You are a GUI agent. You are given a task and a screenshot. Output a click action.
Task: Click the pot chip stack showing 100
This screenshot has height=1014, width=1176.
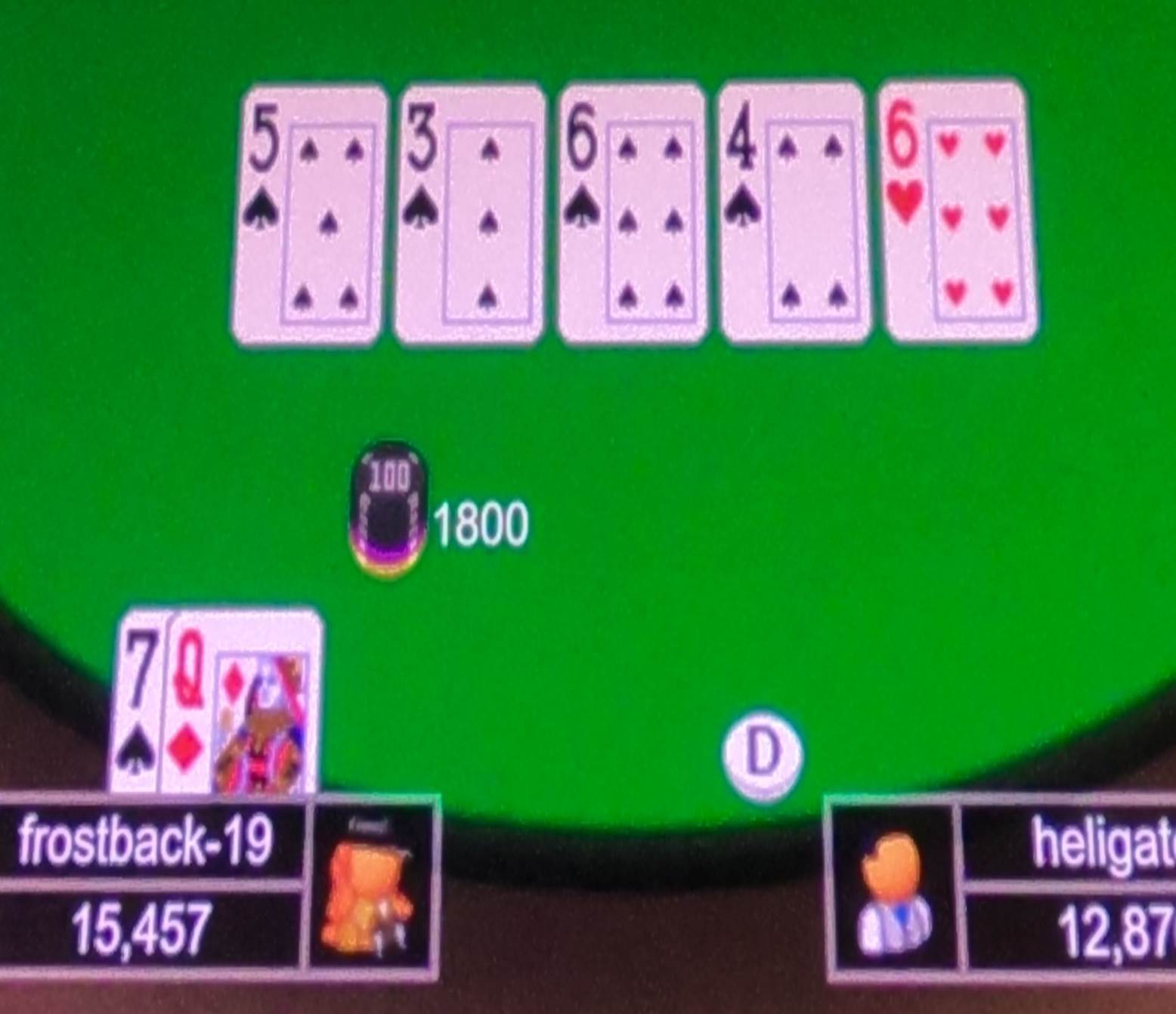coord(389,506)
